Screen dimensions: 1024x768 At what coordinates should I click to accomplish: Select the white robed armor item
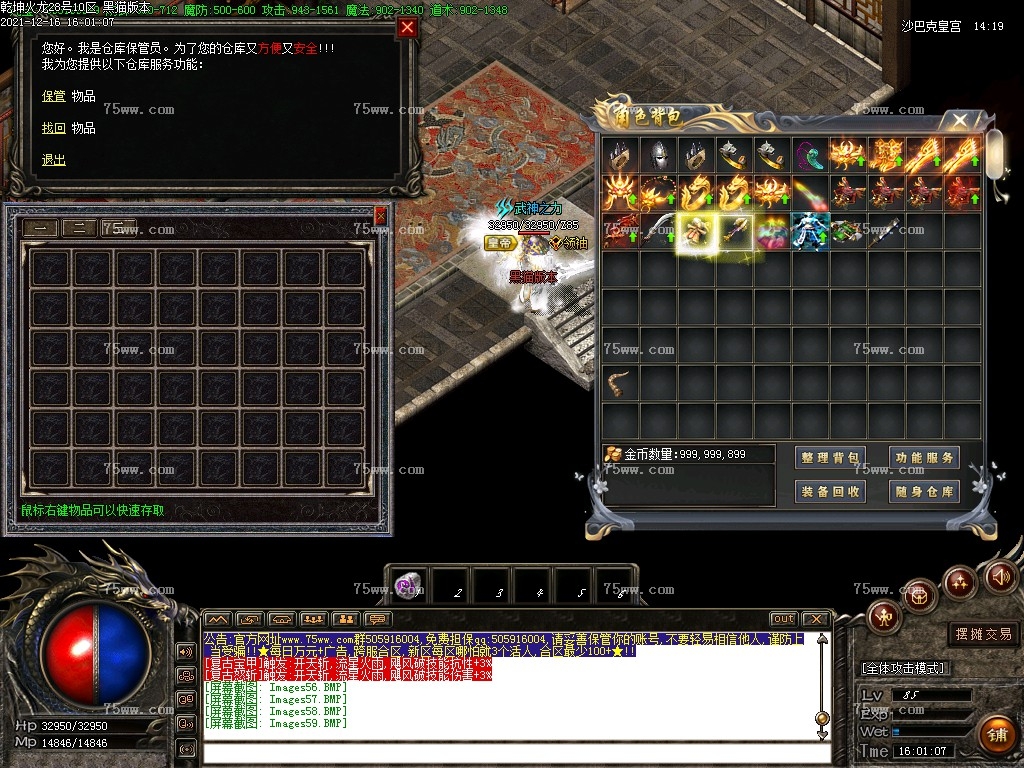(812, 231)
